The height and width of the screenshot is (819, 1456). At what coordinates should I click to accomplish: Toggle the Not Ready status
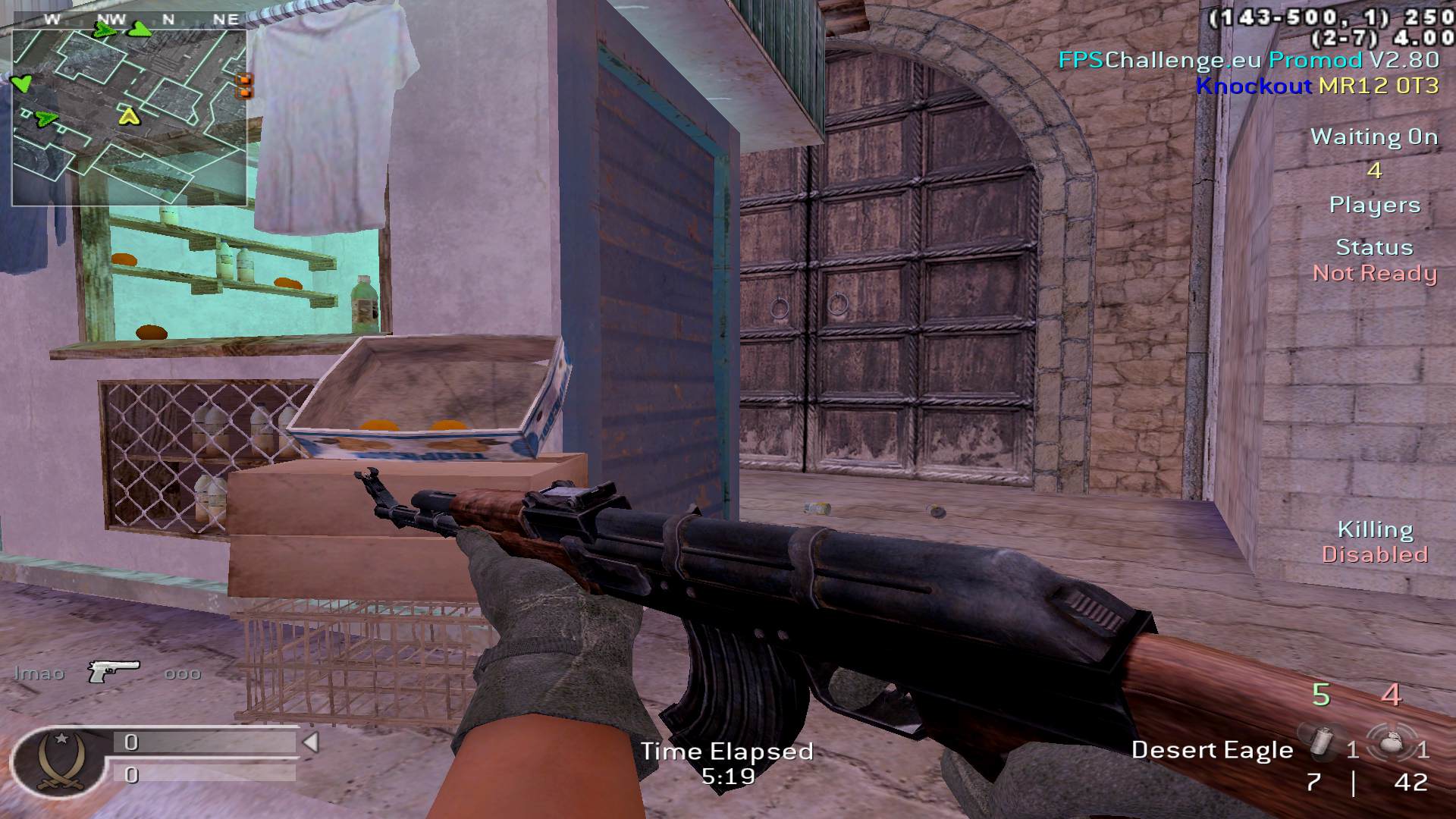1374,274
